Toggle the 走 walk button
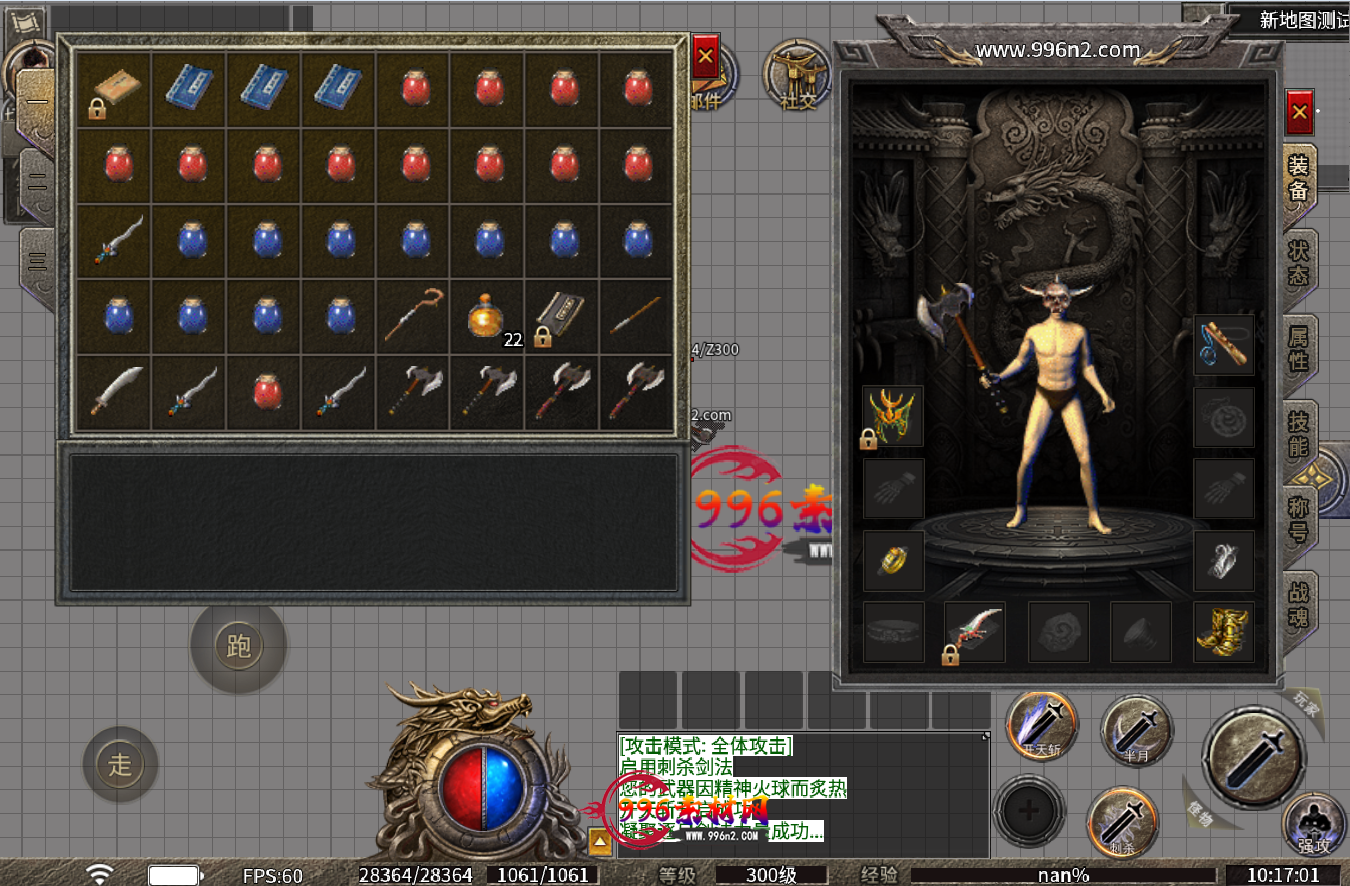 point(120,765)
